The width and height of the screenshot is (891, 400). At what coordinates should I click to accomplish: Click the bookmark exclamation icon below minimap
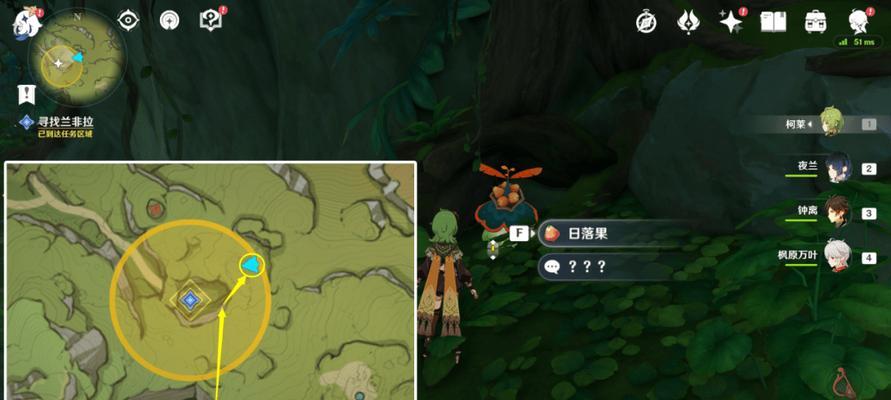(27, 94)
